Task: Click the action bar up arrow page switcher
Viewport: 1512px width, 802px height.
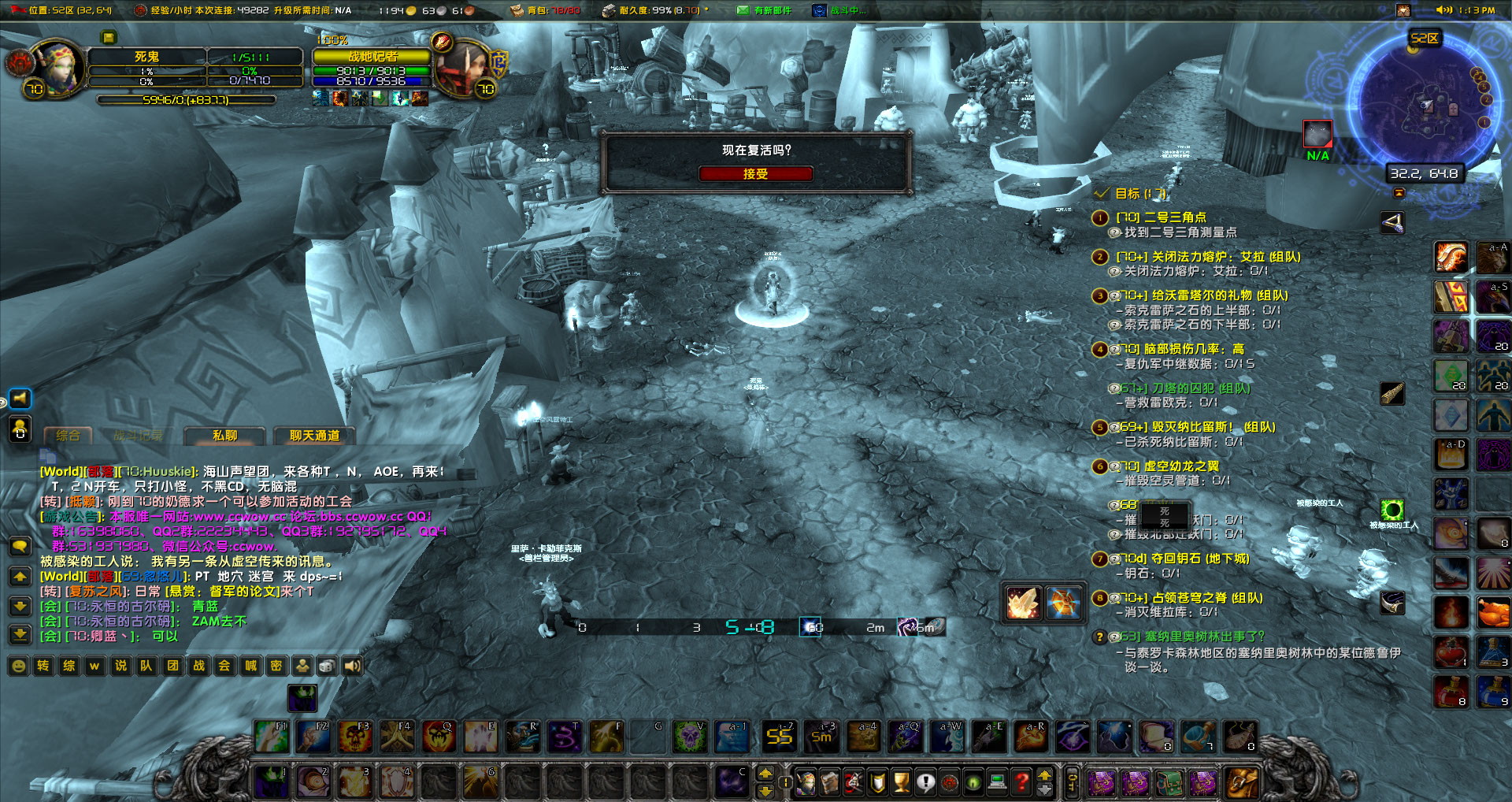Action: pyautogui.click(x=765, y=774)
